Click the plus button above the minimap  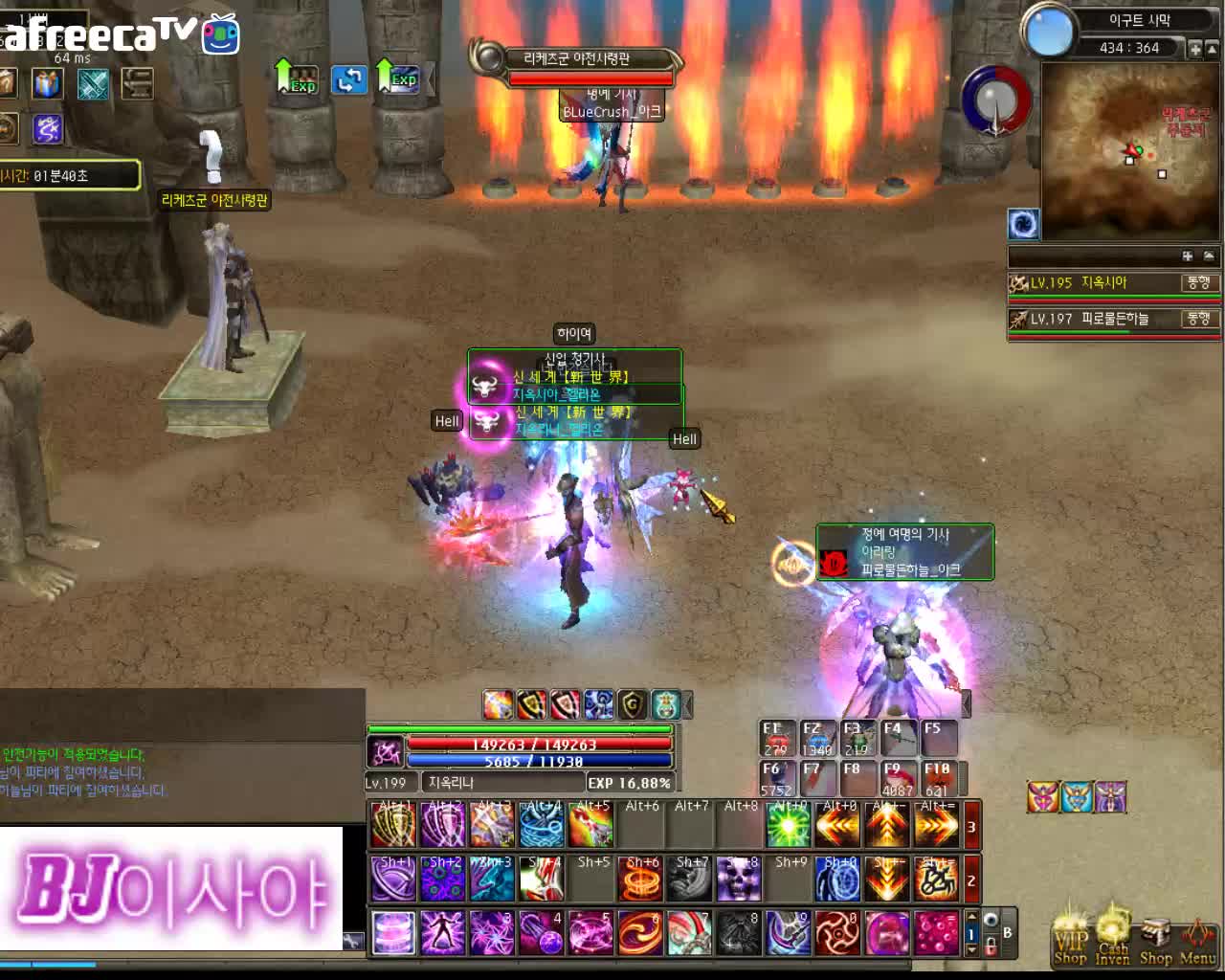pos(1195,48)
